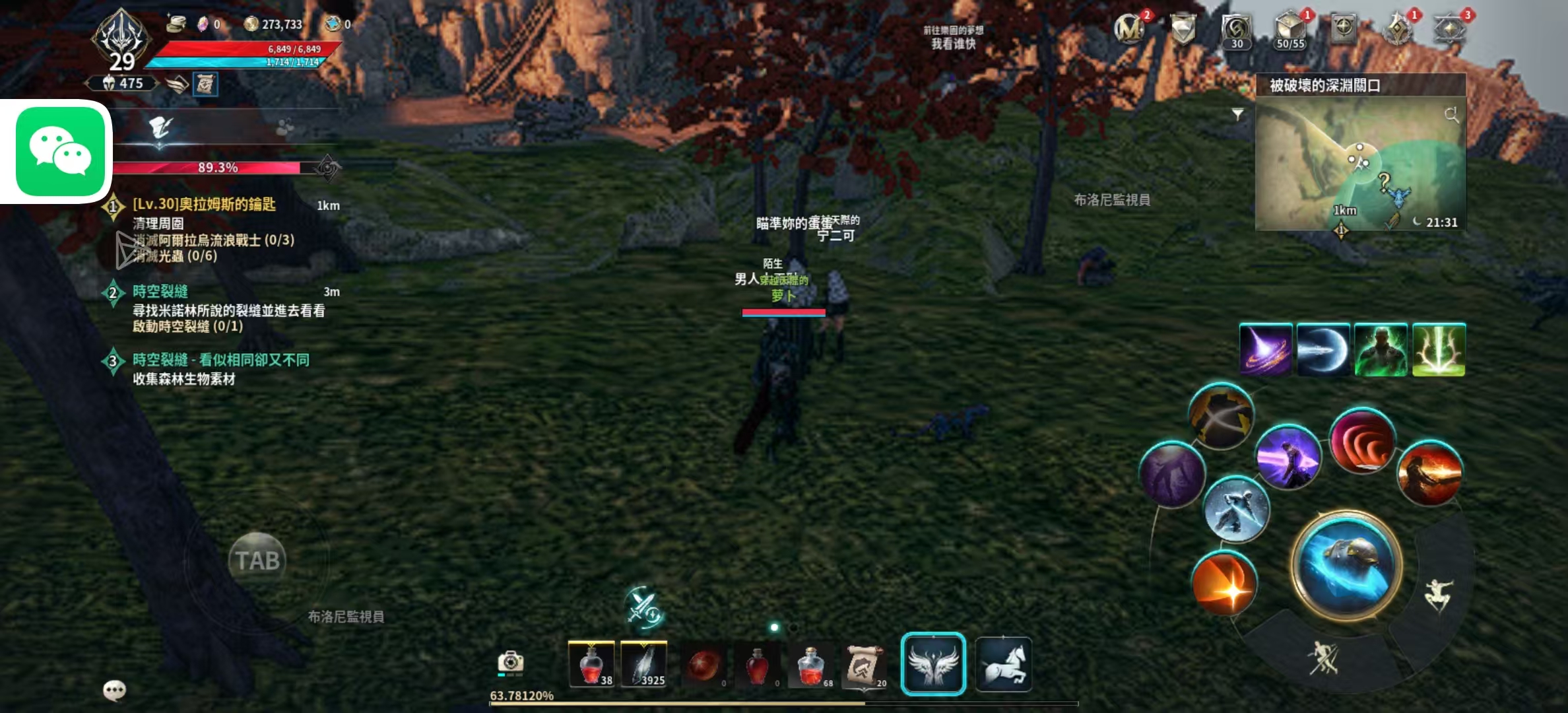Open the gold M shop icon
Image resolution: width=1568 pixels, height=713 pixels.
1129,29
